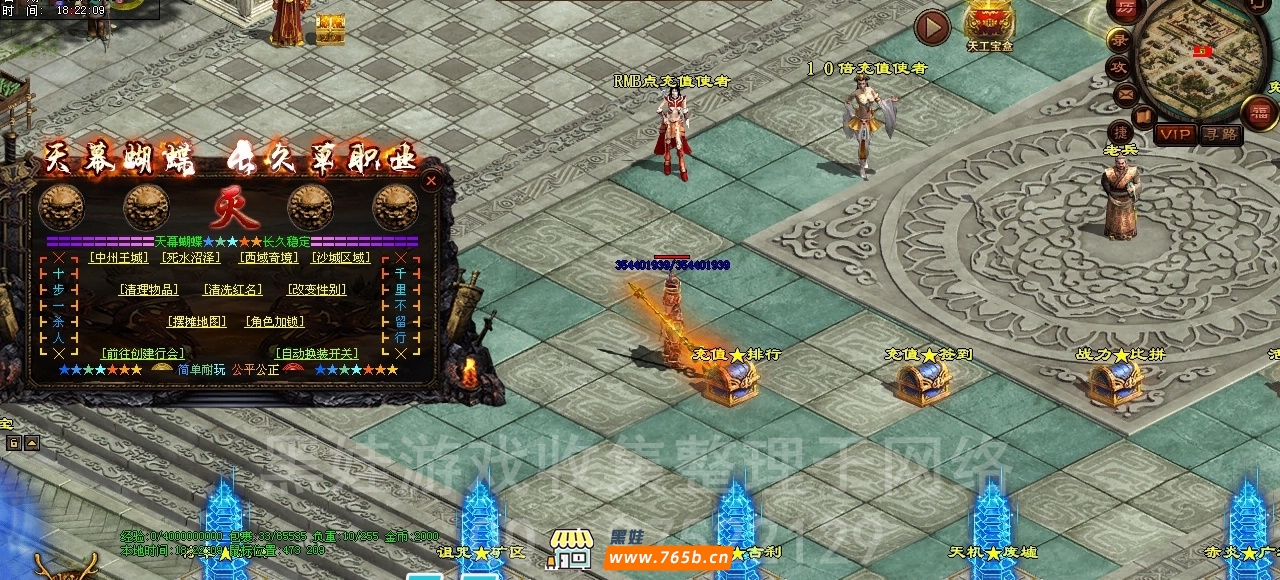Select the 改变性别 option
The image size is (1280, 580).
point(316,290)
